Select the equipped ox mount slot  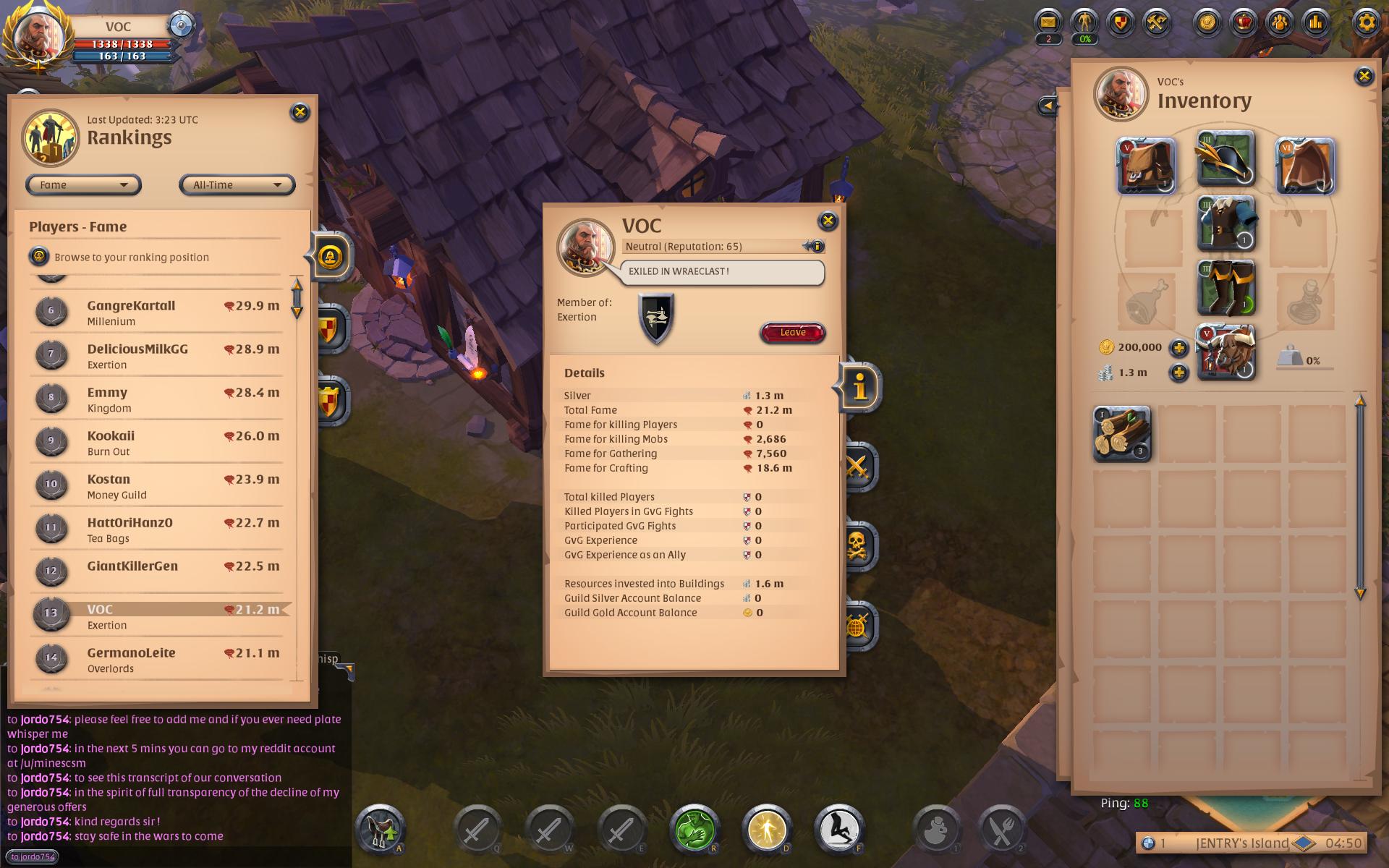1226,352
